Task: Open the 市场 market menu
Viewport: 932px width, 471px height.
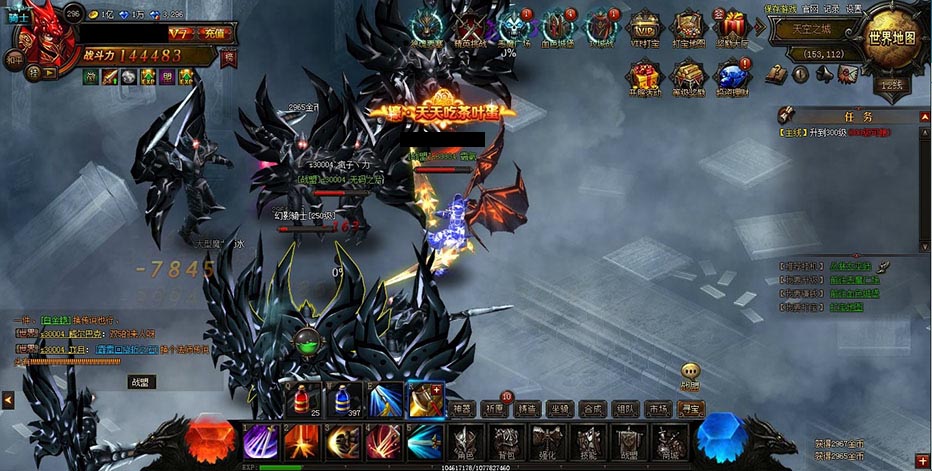Action: [657, 408]
